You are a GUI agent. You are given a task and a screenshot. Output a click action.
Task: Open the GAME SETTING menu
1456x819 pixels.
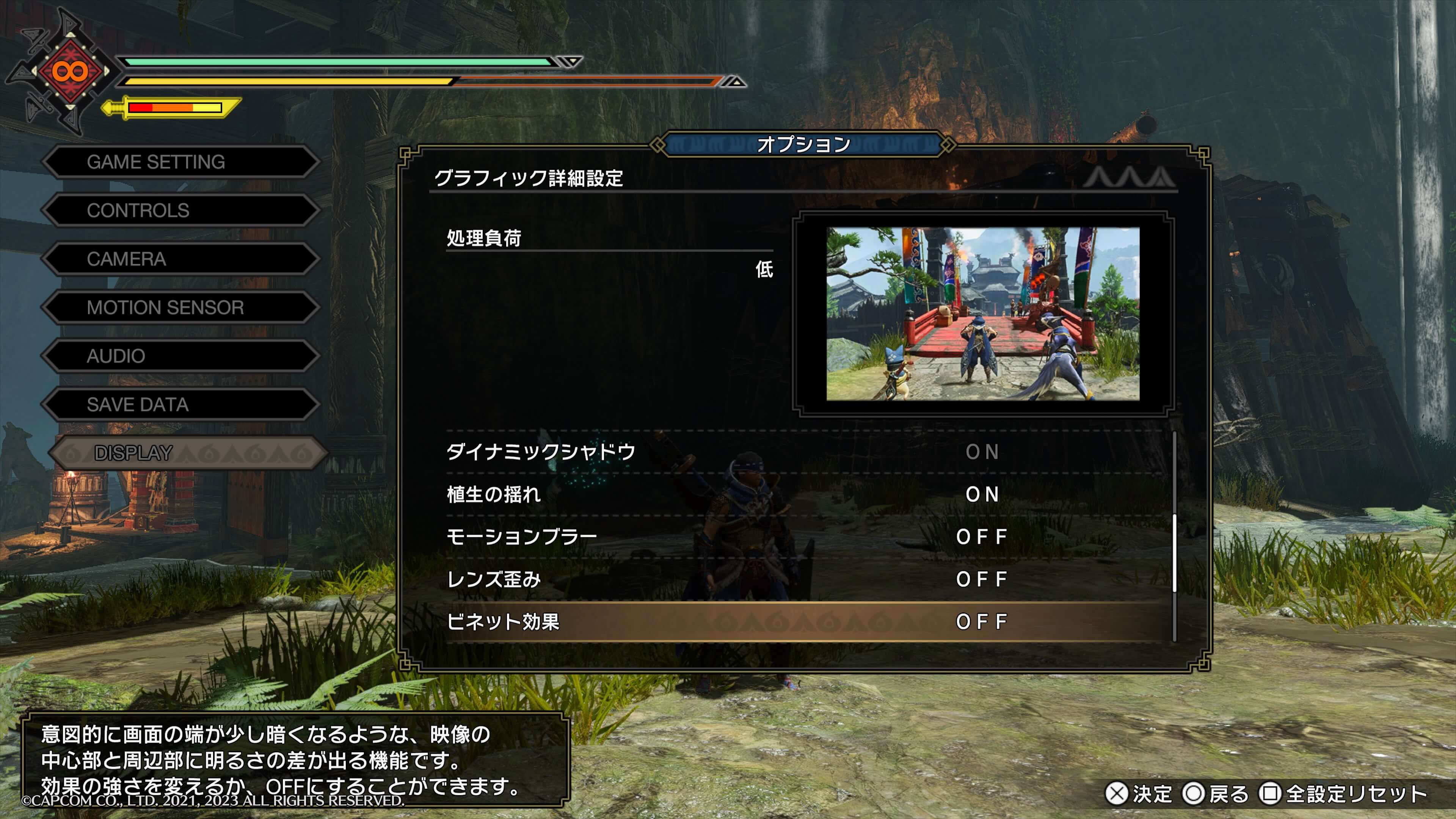180,162
